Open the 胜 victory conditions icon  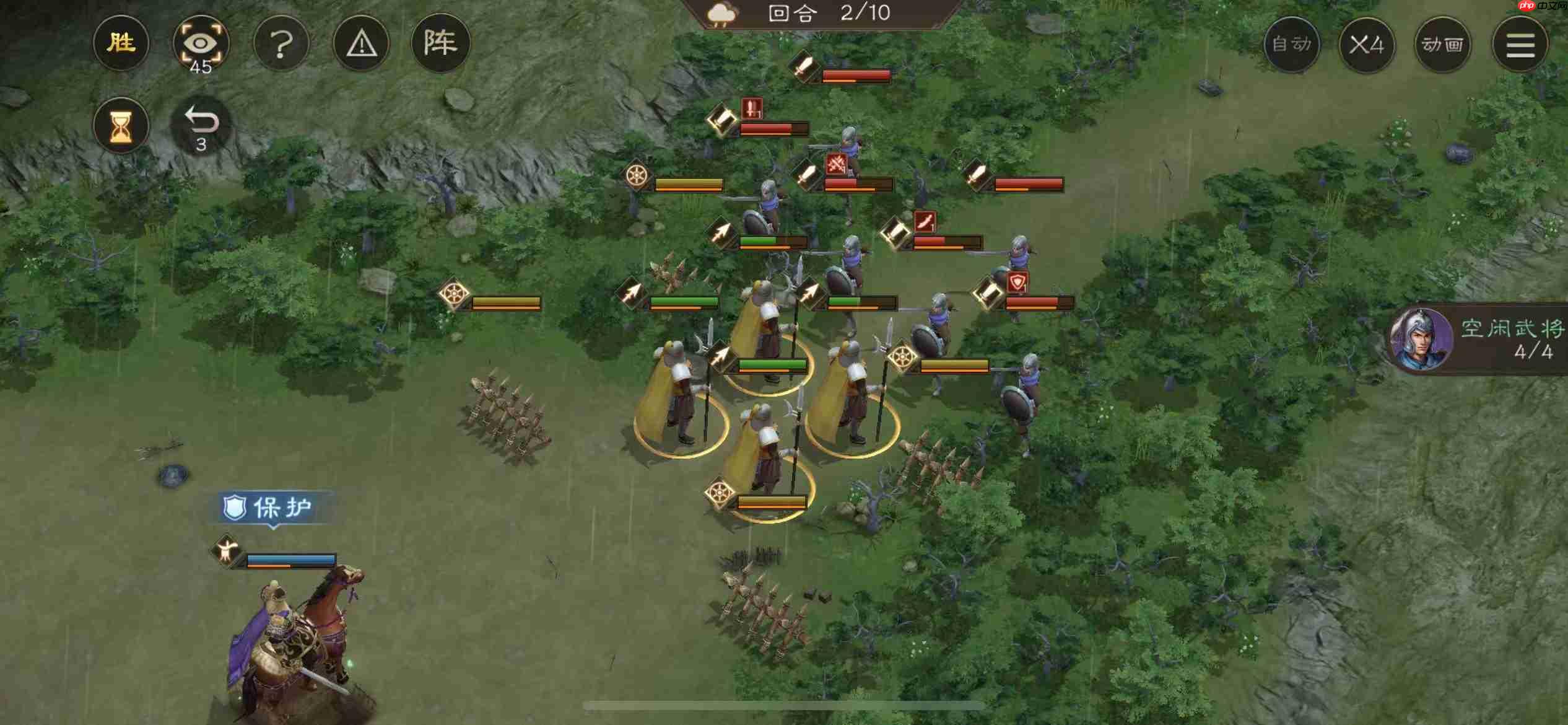coord(121,42)
